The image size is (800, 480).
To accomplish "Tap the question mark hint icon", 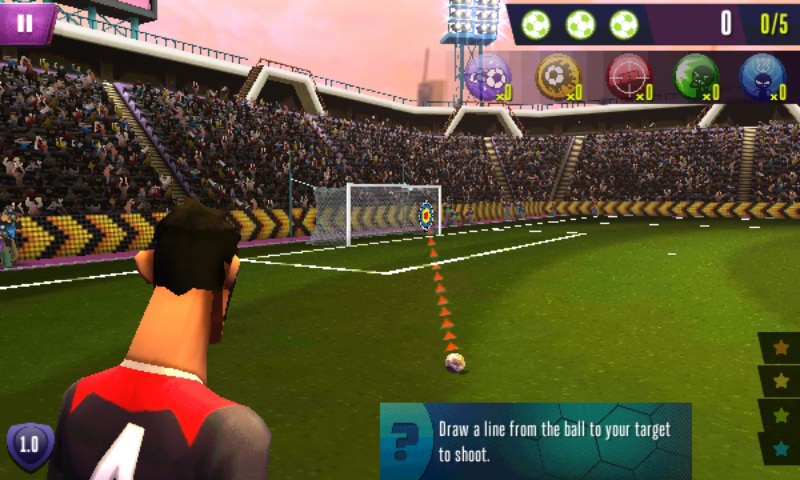I will pos(406,441).
